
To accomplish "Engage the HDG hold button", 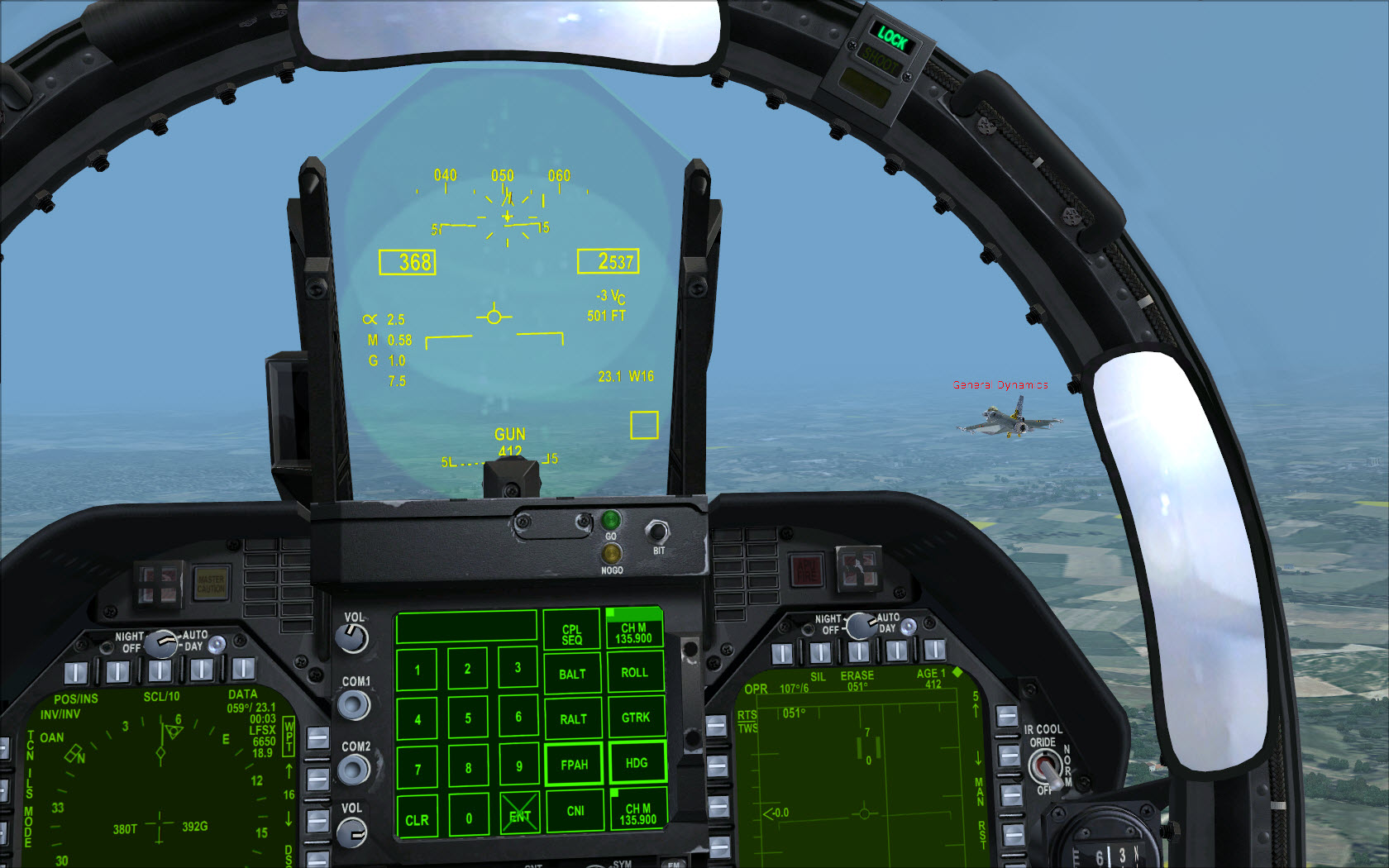I will (637, 763).
